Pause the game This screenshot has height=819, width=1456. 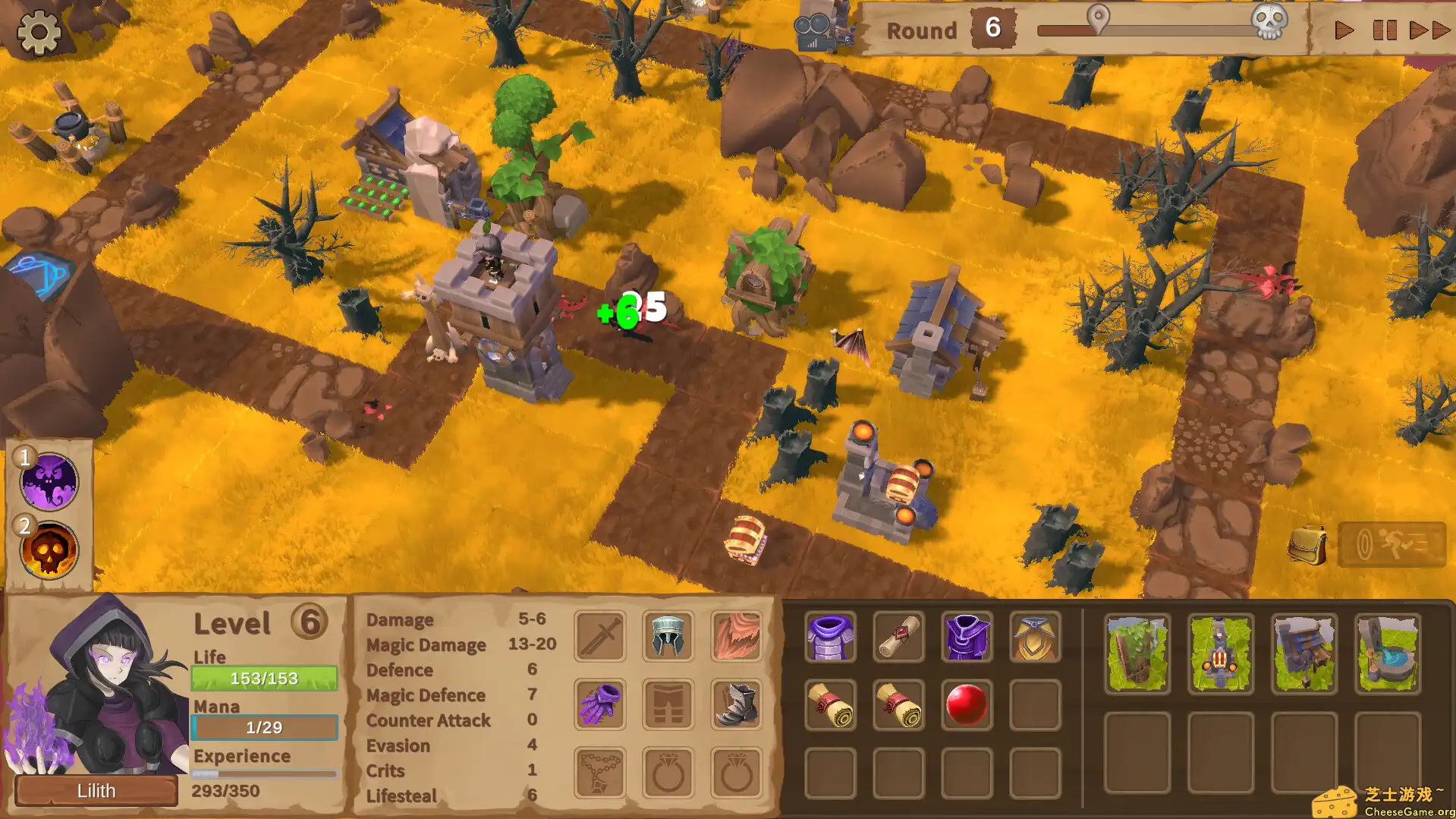coord(1385,31)
